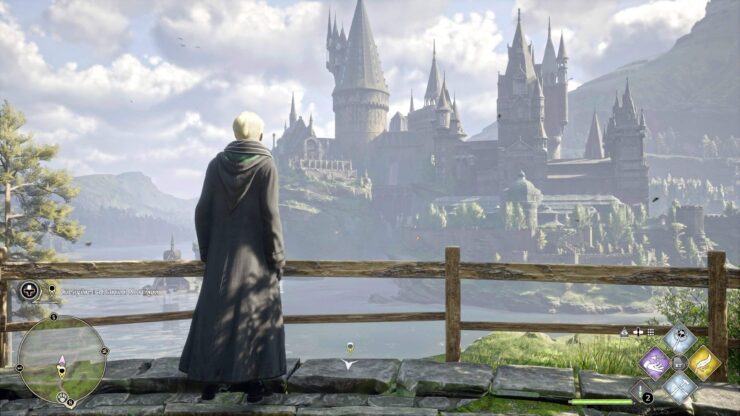The image size is (740, 416).
Task: Click the circular minimap
Action: coord(62,360)
